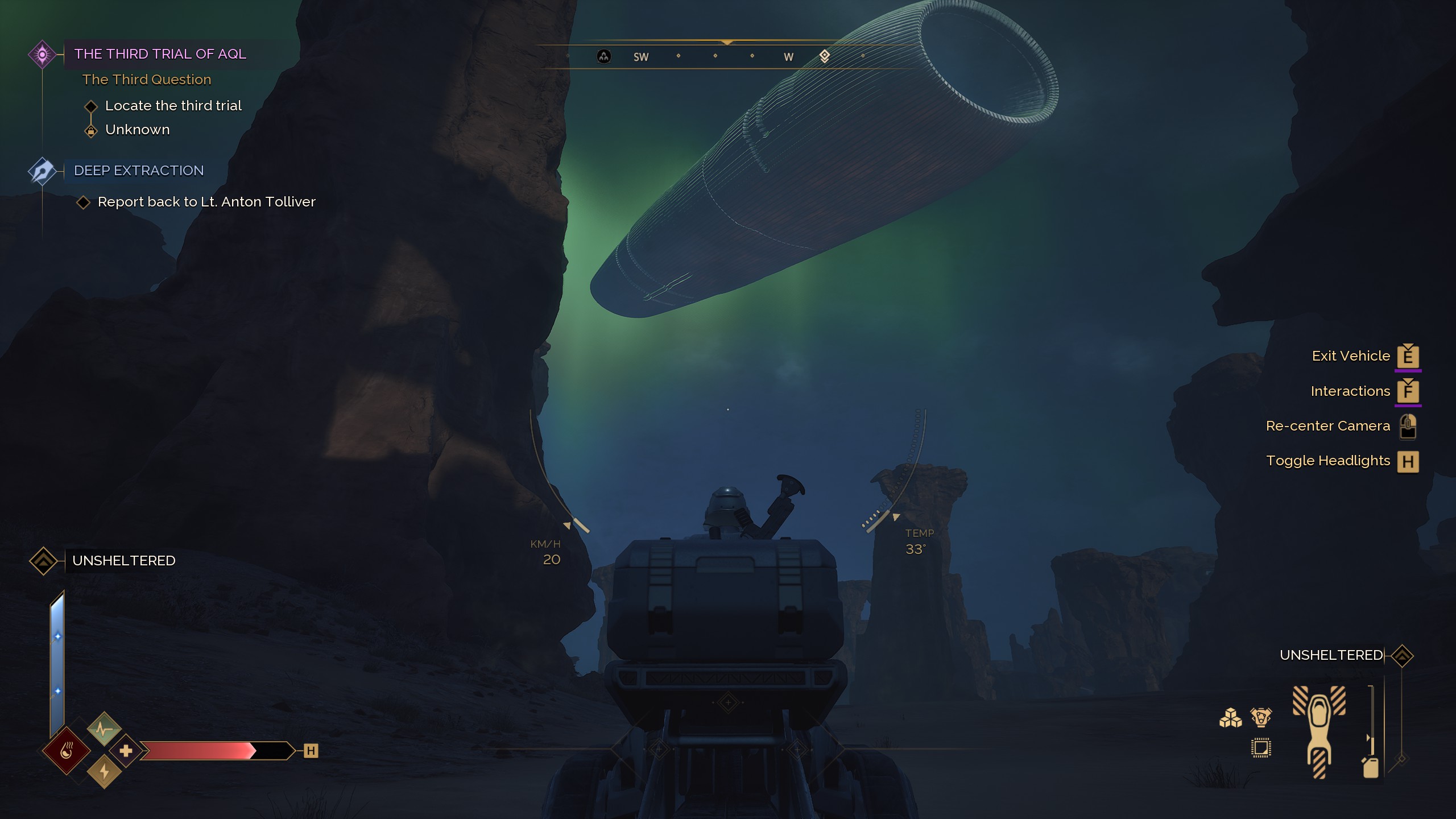
Task: Open the vehicle storage cubes icon
Action: coord(1230,718)
